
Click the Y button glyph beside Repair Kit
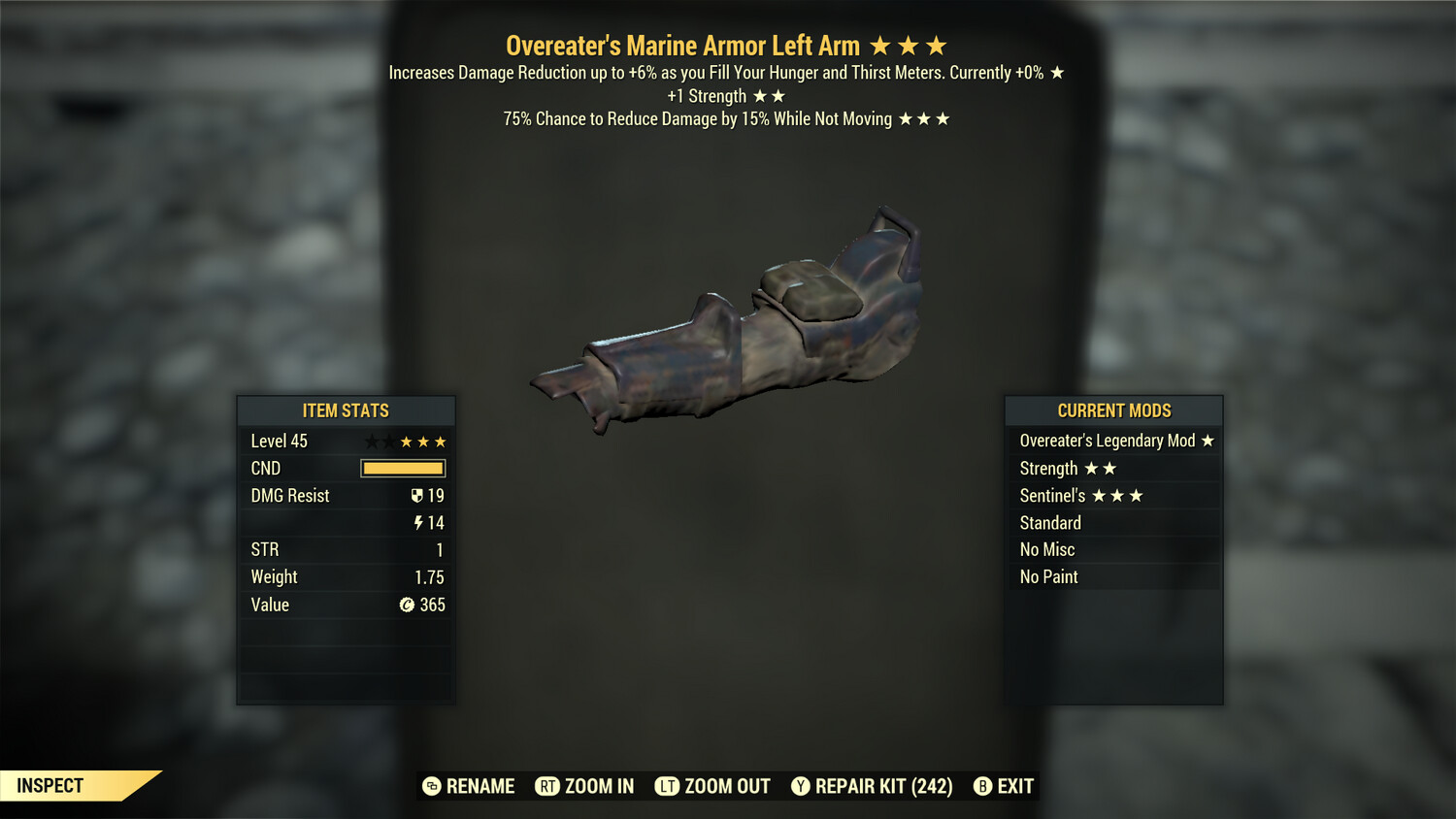click(x=801, y=786)
